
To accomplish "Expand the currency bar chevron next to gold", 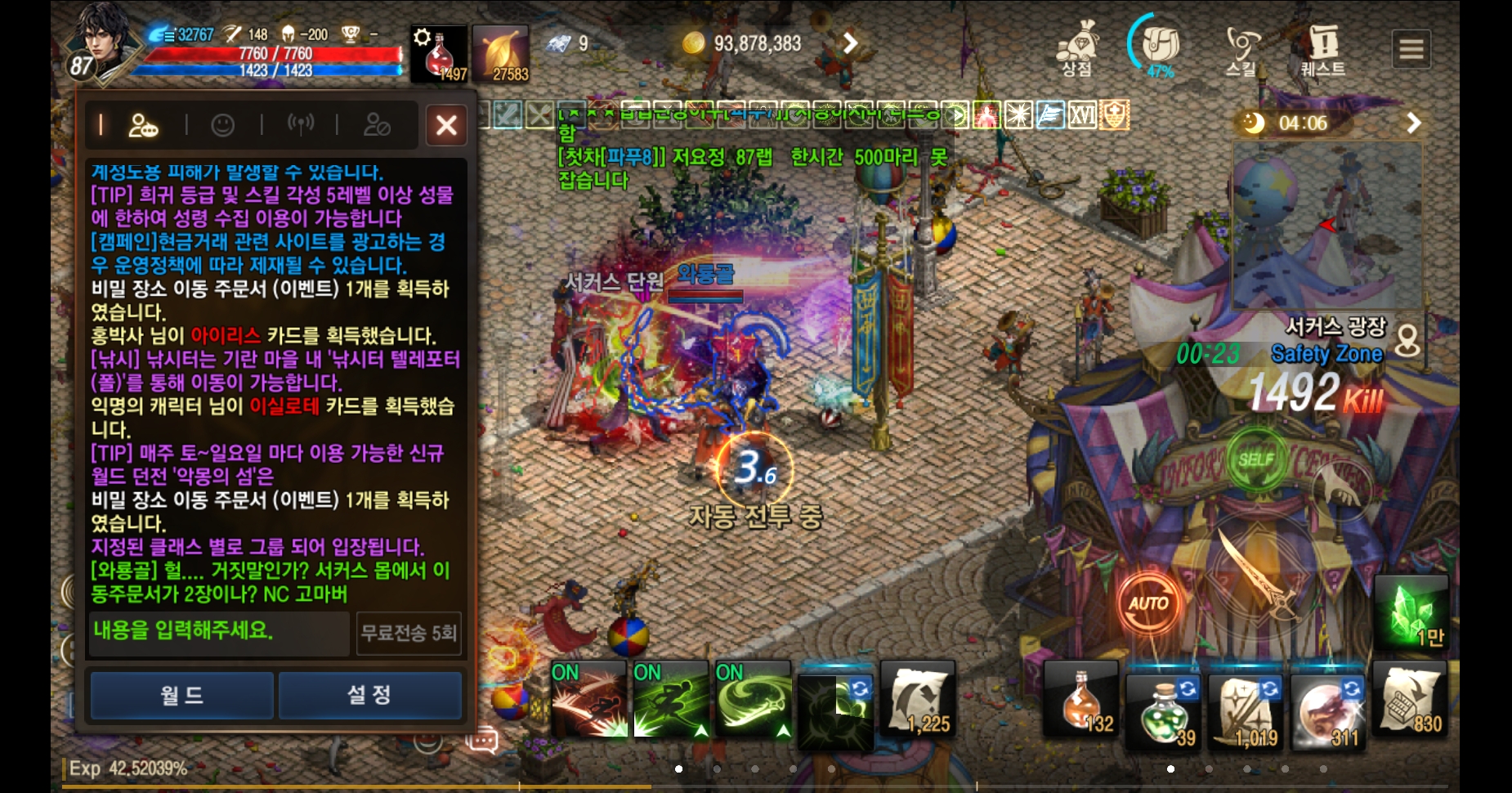I will pyautogui.click(x=851, y=43).
